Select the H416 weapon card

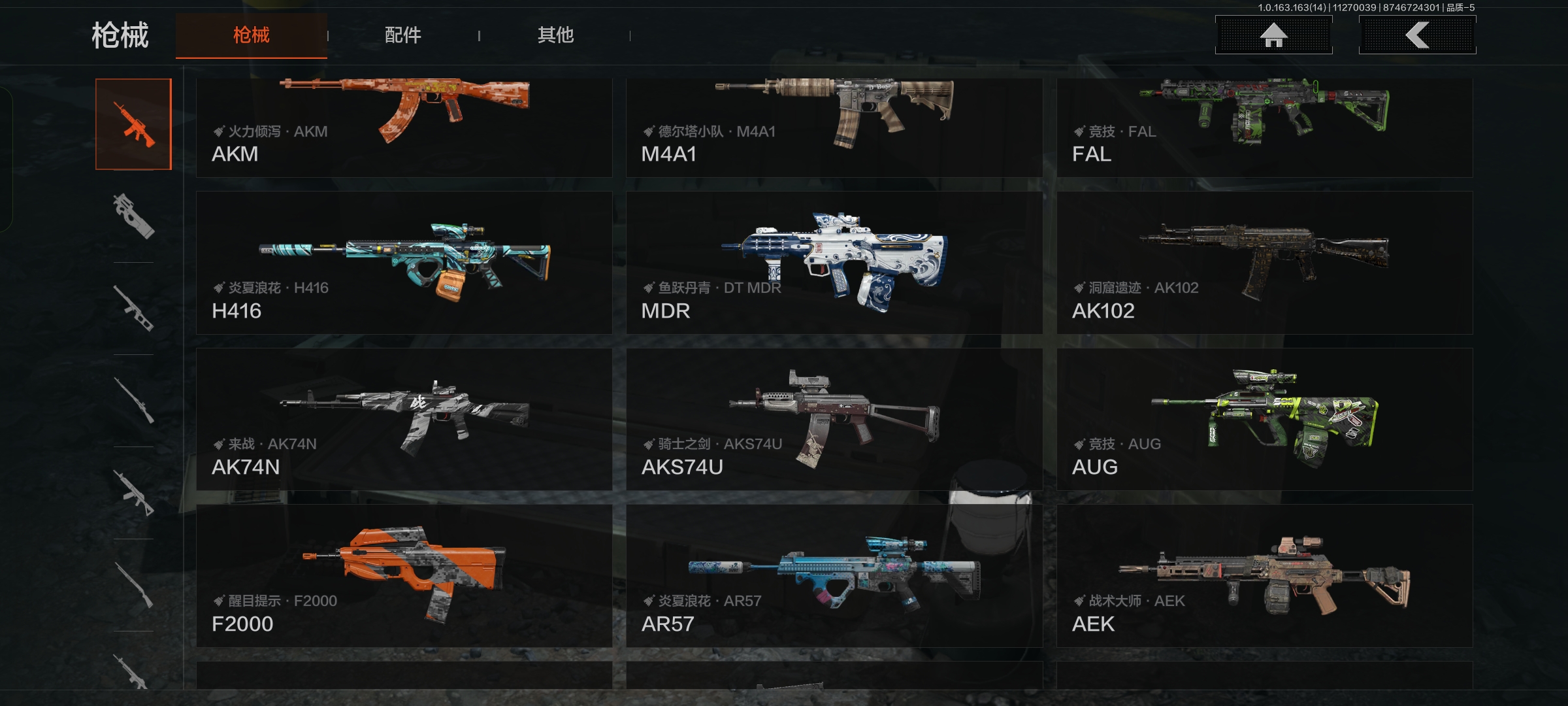pos(404,263)
